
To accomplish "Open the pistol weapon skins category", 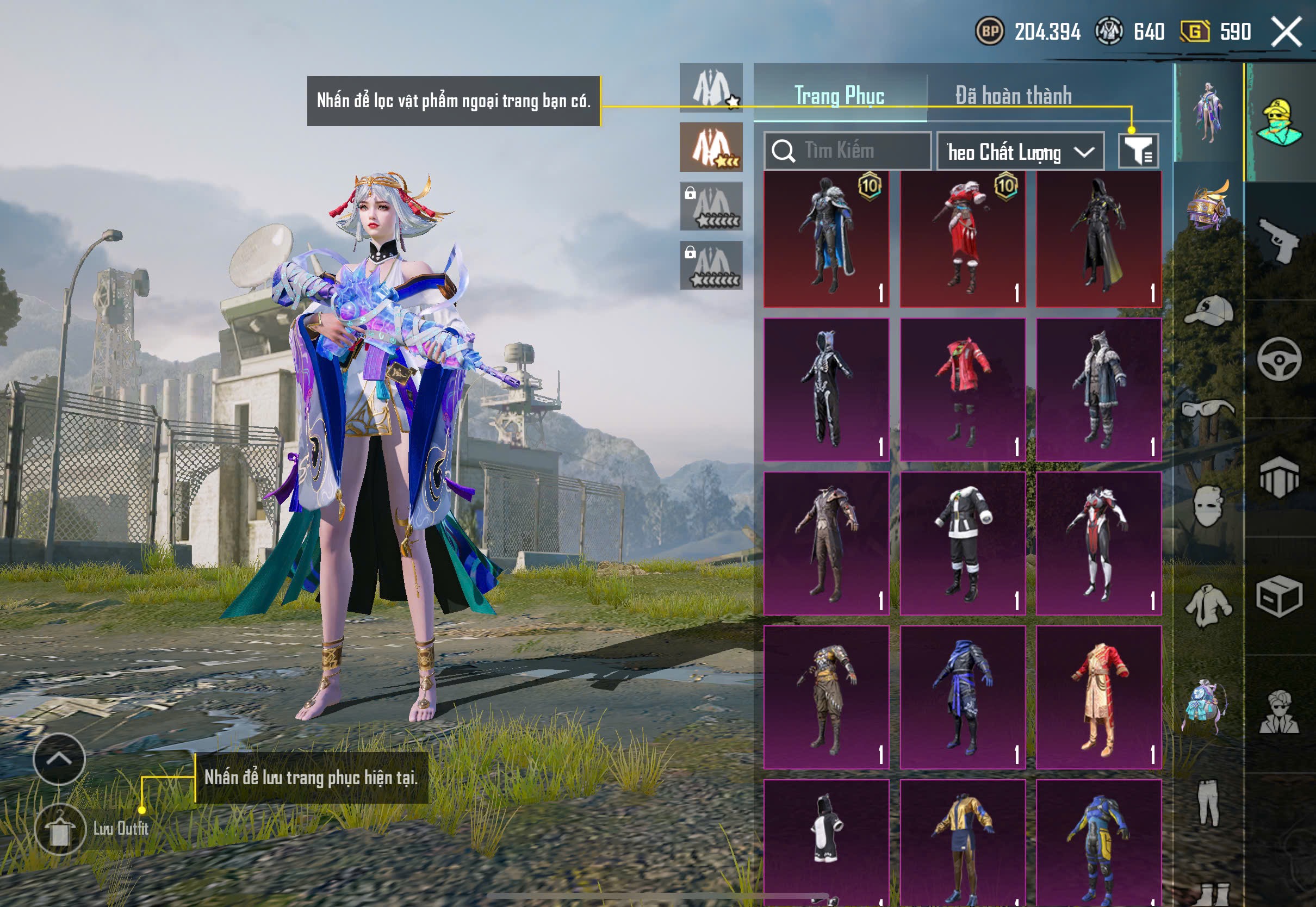I will [x=1280, y=240].
